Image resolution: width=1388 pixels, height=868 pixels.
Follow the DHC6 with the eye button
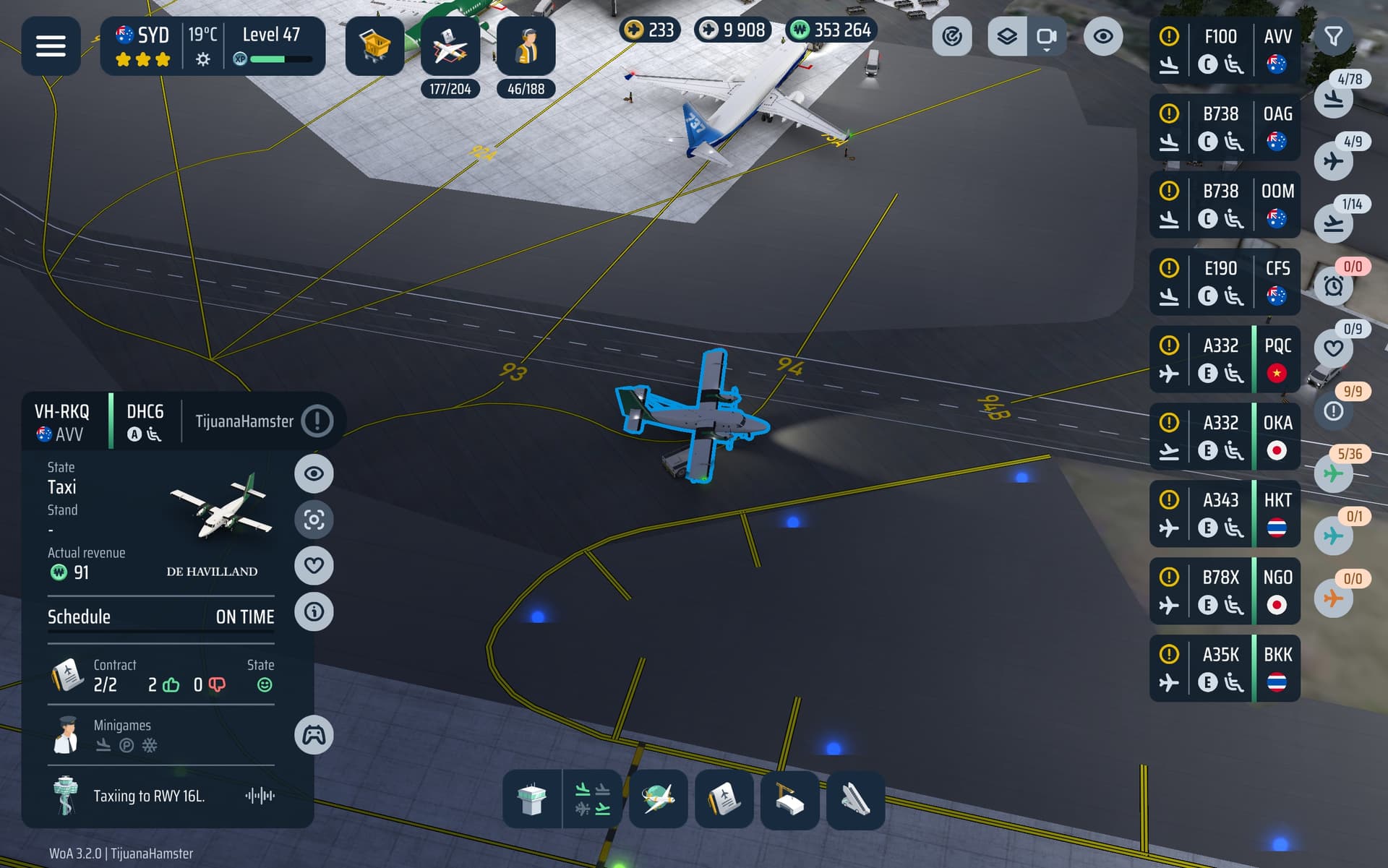pos(314,473)
